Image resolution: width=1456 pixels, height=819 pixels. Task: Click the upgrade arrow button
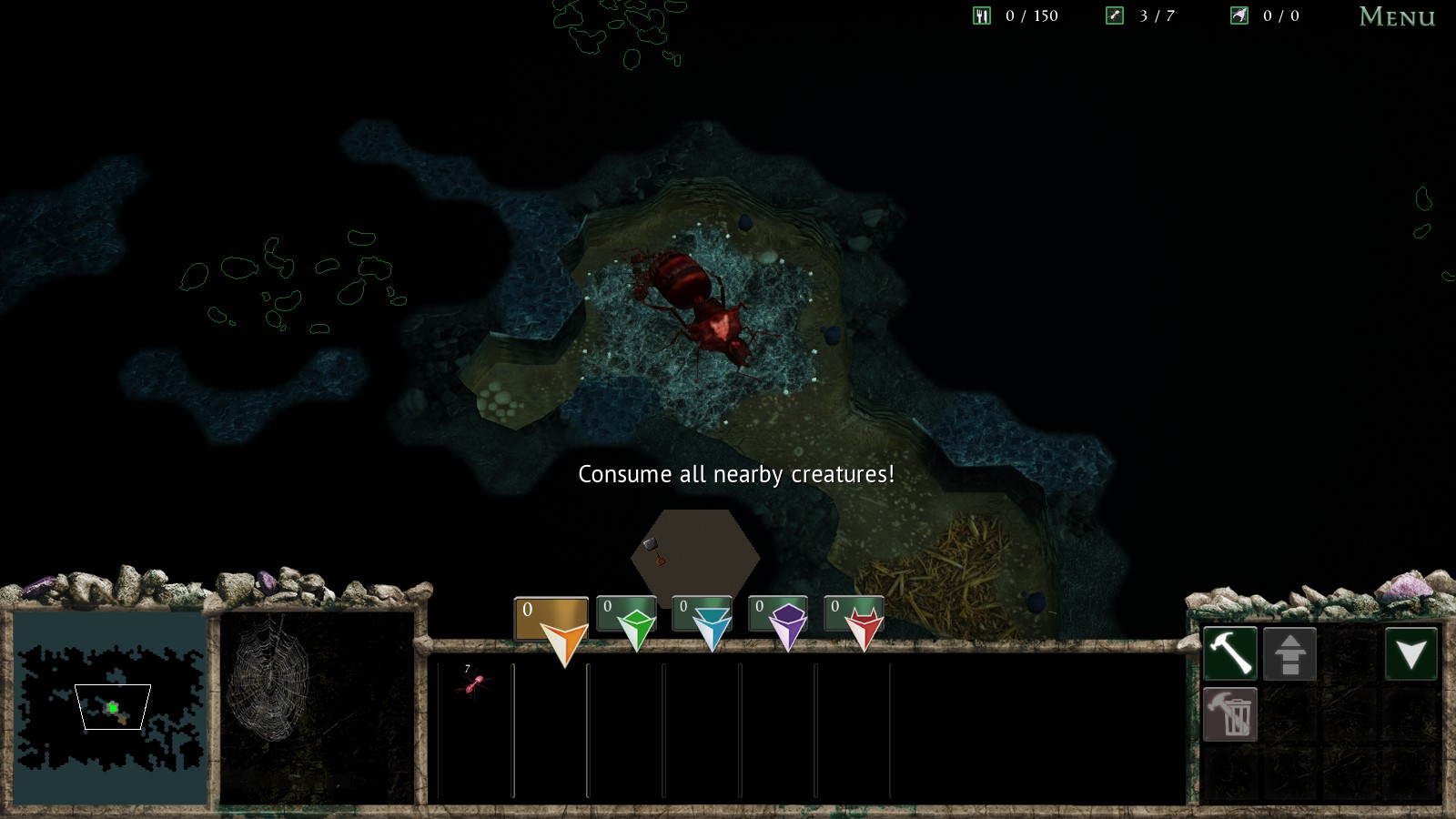[x=1289, y=653]
